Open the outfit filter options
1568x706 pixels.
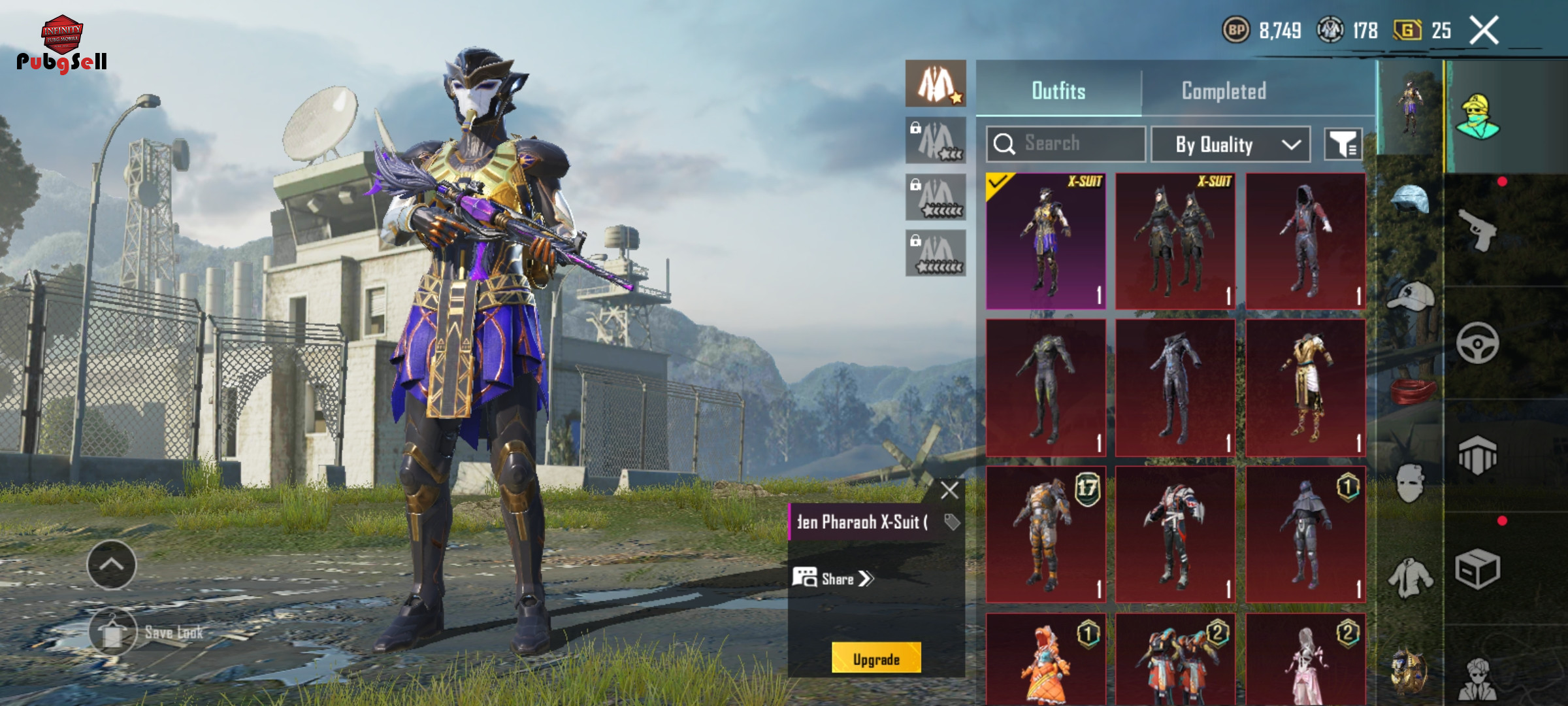[x=1343, y=144]
